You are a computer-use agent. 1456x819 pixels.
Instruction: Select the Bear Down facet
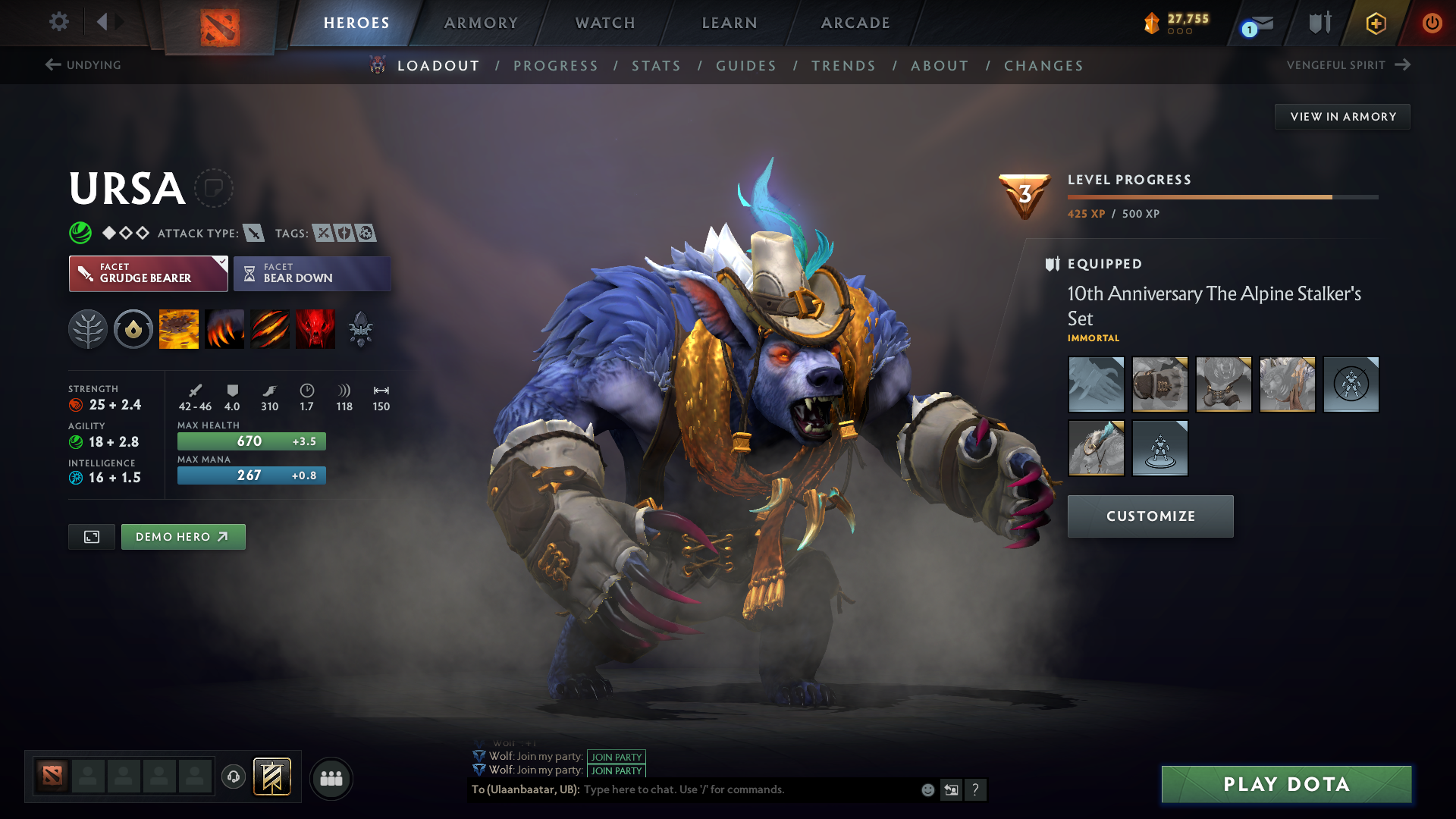tap(312, 273)
